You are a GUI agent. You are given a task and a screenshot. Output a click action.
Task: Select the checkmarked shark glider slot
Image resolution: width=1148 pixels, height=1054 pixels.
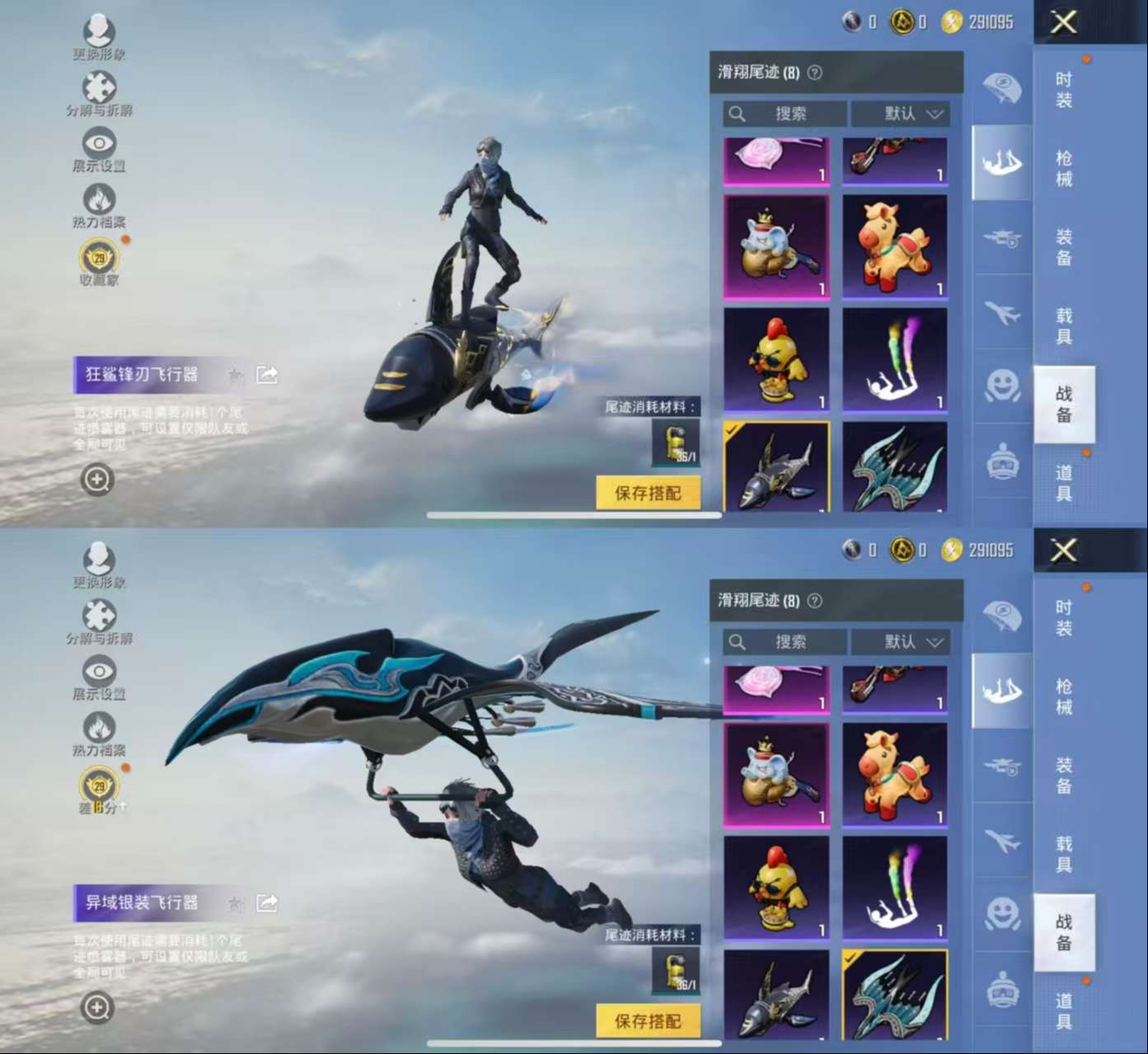pyautogui.click(x=776, y=466)
